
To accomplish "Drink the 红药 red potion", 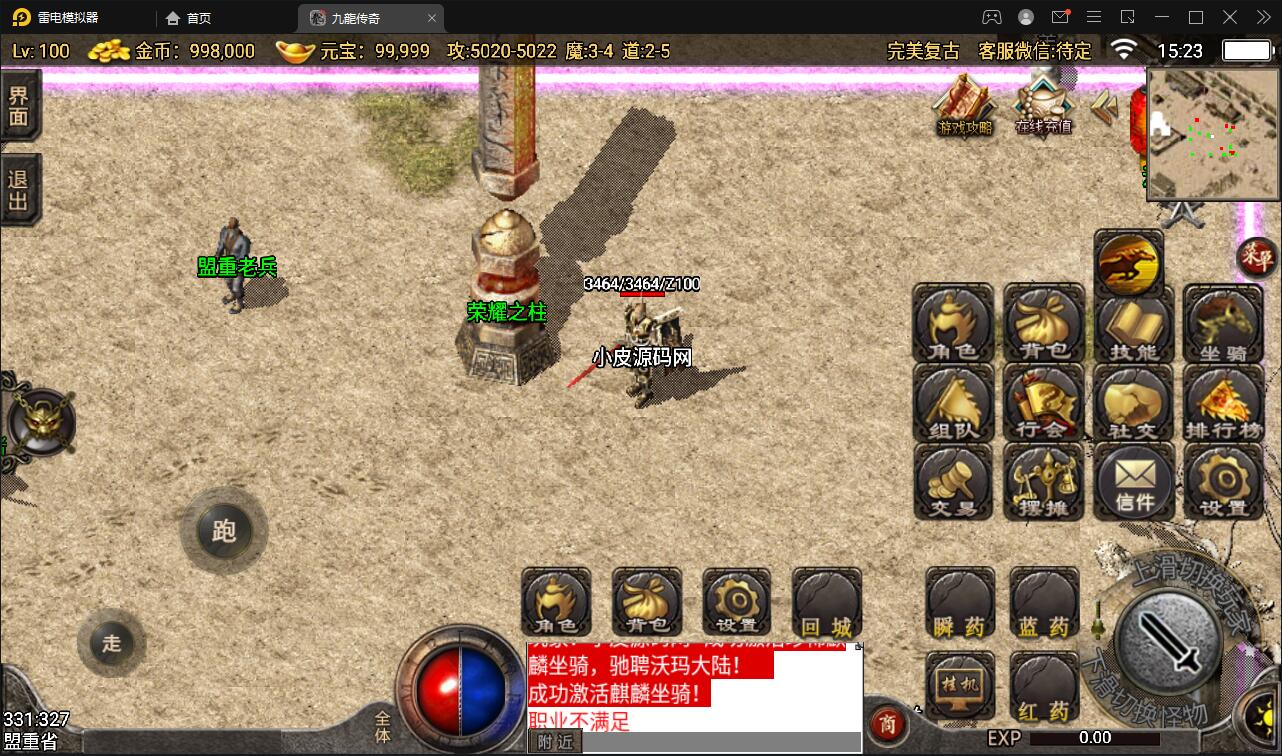I will [x=1043, y=685].
